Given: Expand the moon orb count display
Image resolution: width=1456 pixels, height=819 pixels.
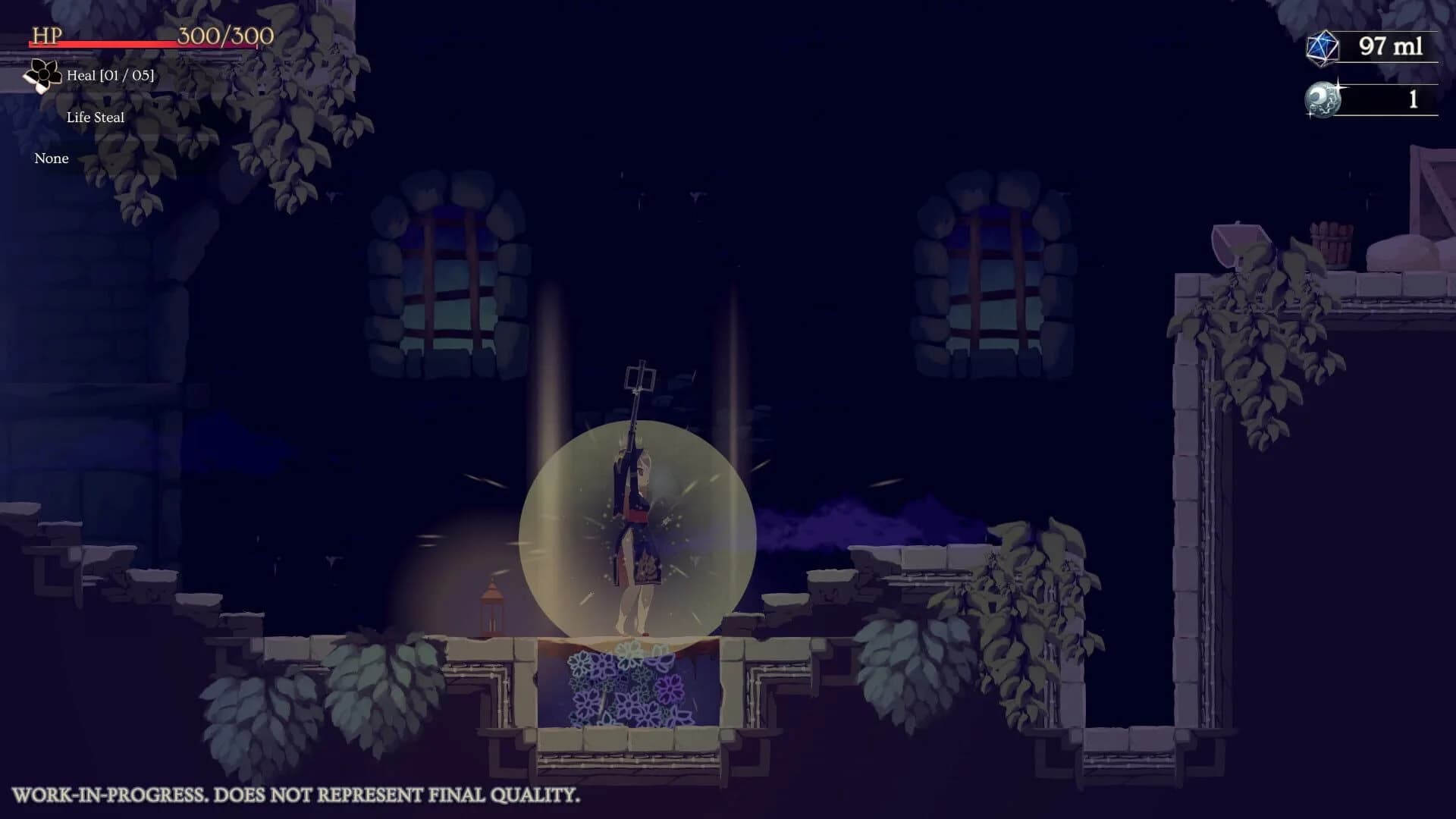Looking at the screenshot, I should pos(1410,97).
